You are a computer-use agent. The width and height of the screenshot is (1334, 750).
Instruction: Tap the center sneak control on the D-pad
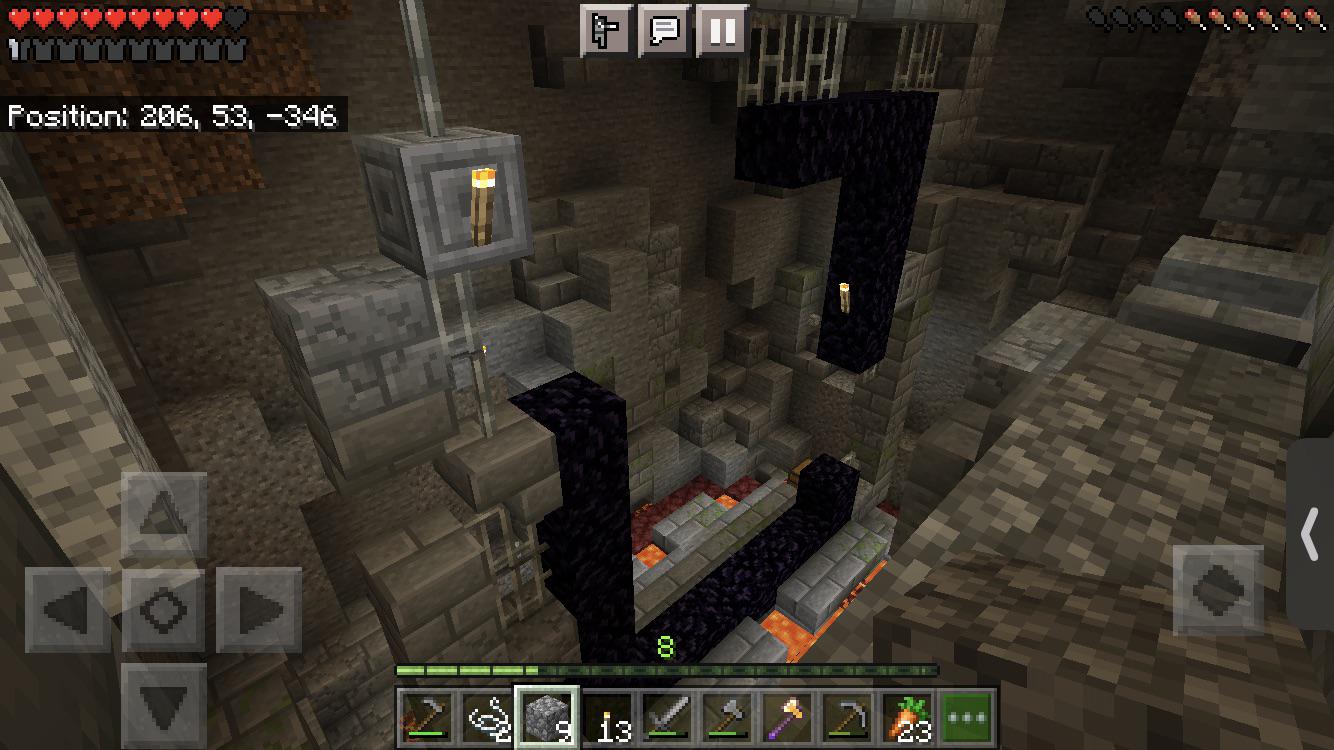163,612
